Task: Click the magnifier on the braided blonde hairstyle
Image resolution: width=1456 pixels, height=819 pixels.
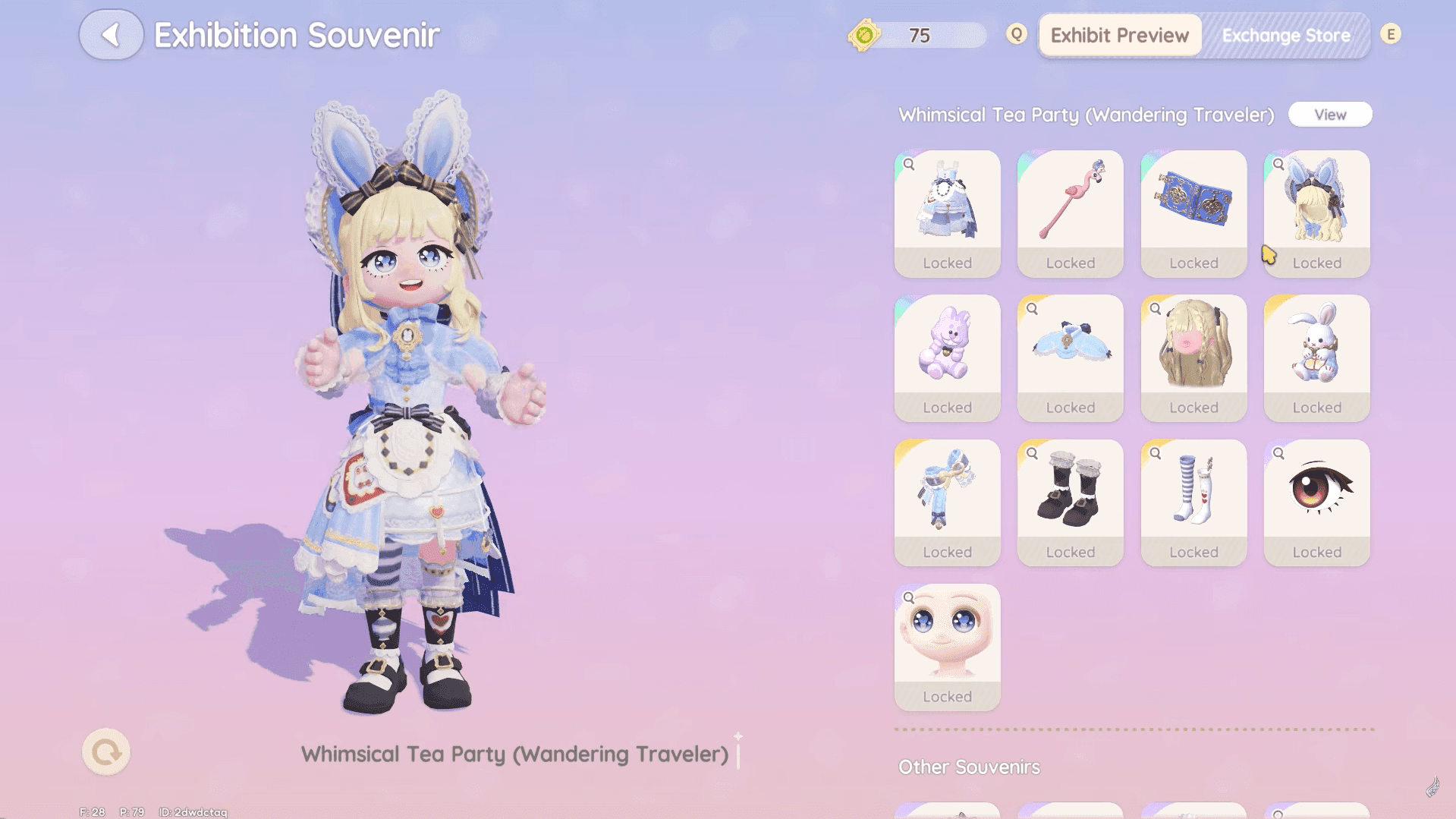Action: click(x=1156, y=308)
